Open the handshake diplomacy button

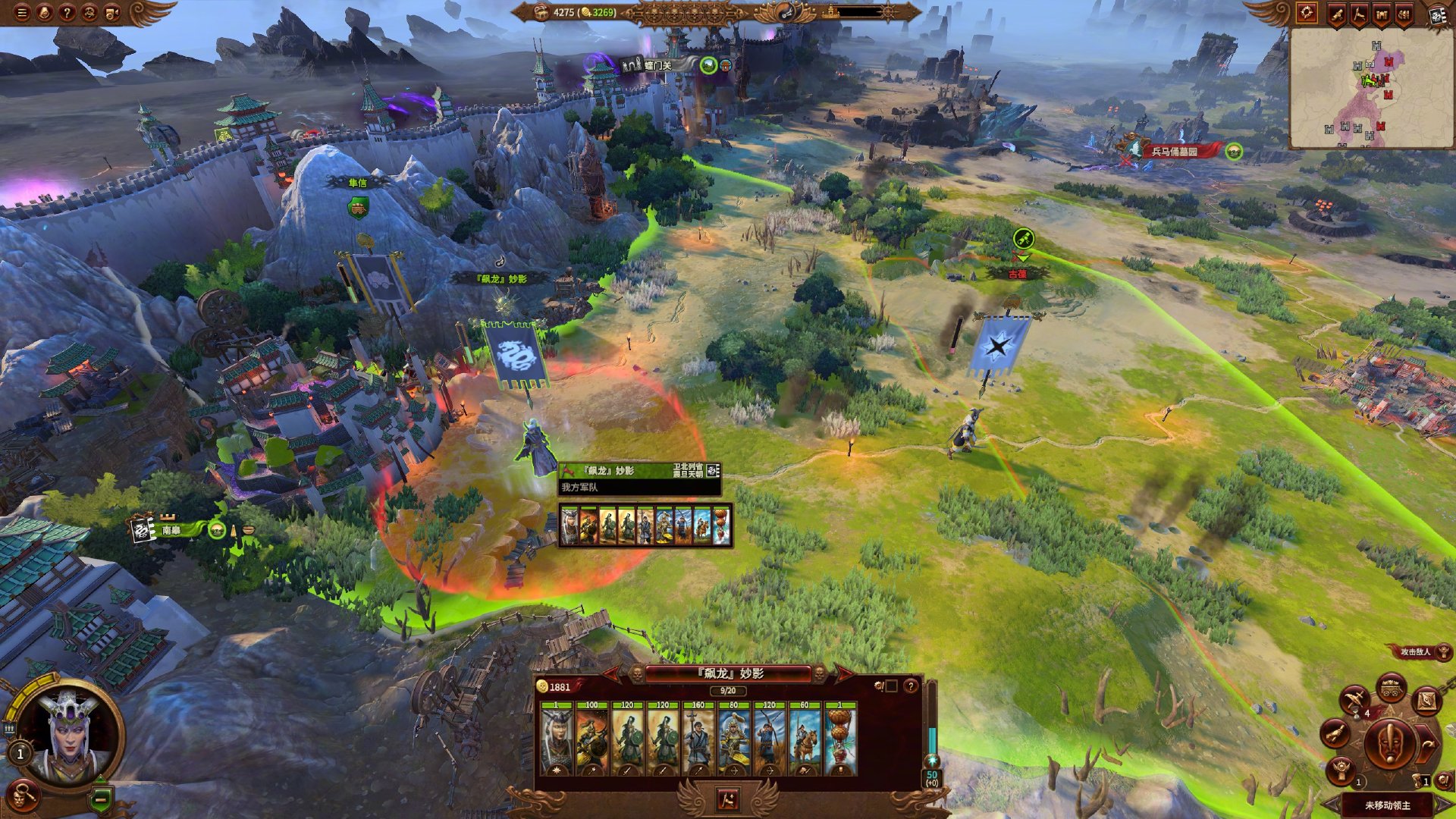(1335, 733)
